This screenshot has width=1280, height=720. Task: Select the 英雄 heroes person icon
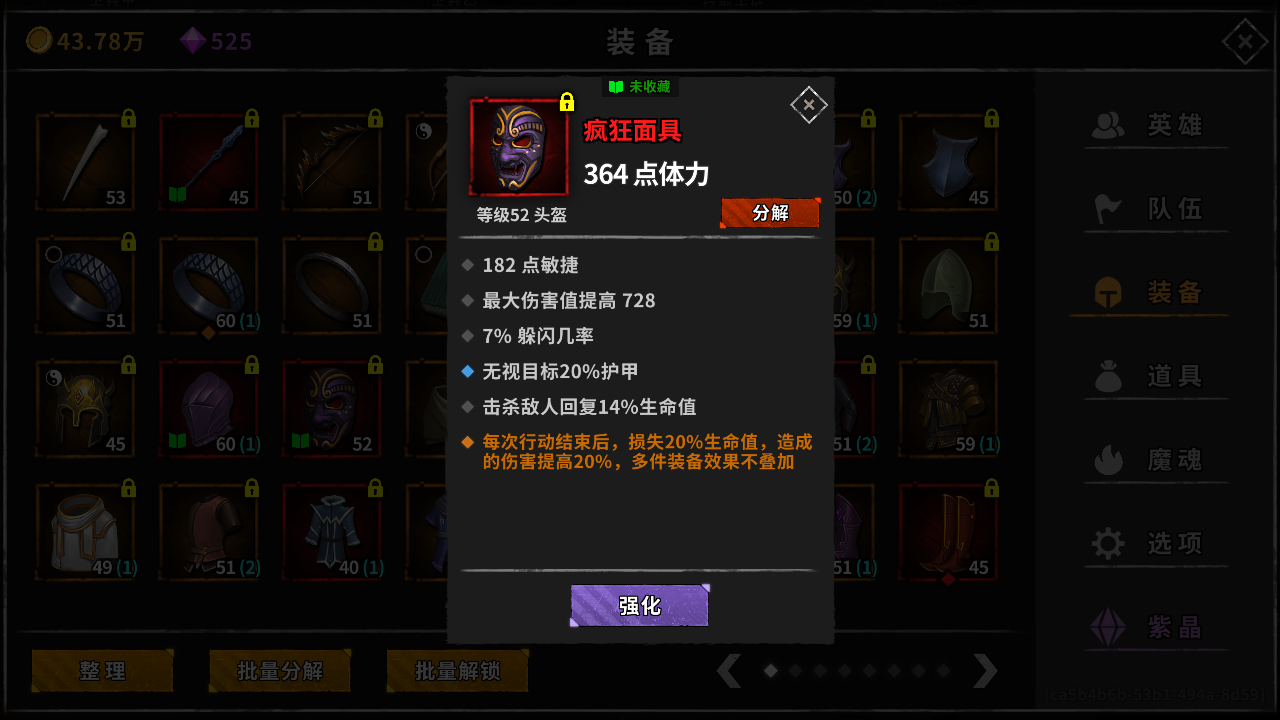point(1107,124)
